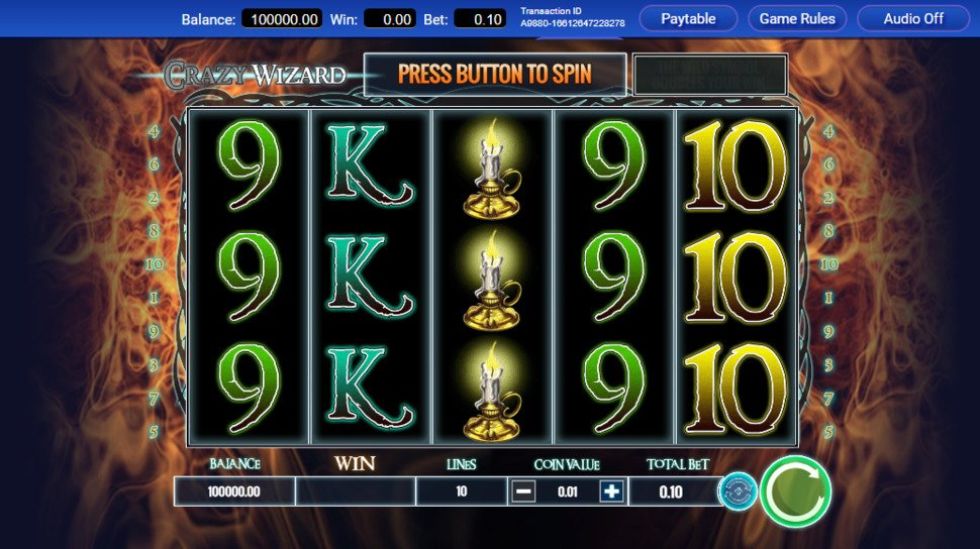980x549 pixels.
Task: Activate the small blue autospin button
Action: (738, 491)
